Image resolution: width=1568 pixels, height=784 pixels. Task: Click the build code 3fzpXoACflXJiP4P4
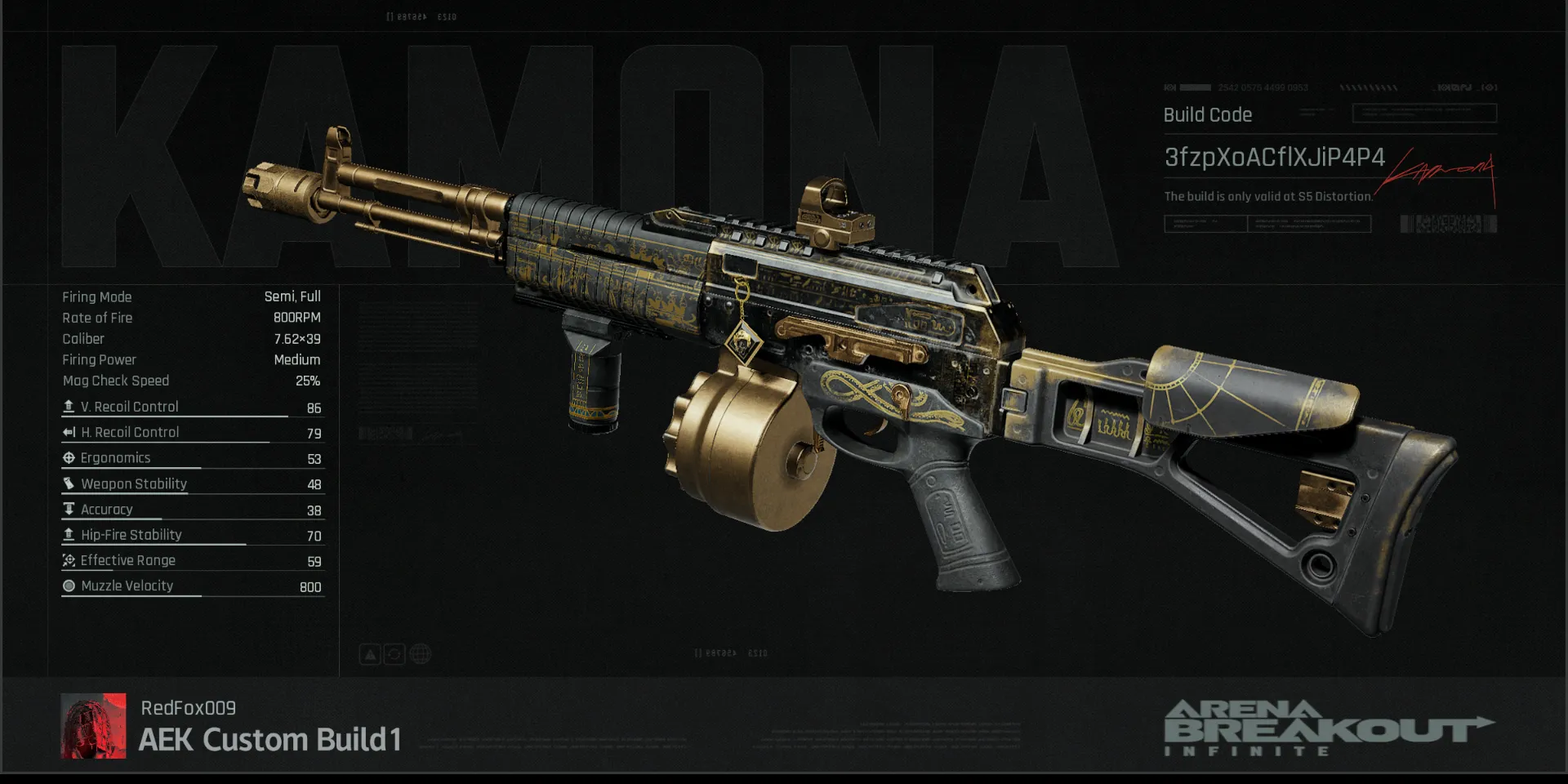1274,158
